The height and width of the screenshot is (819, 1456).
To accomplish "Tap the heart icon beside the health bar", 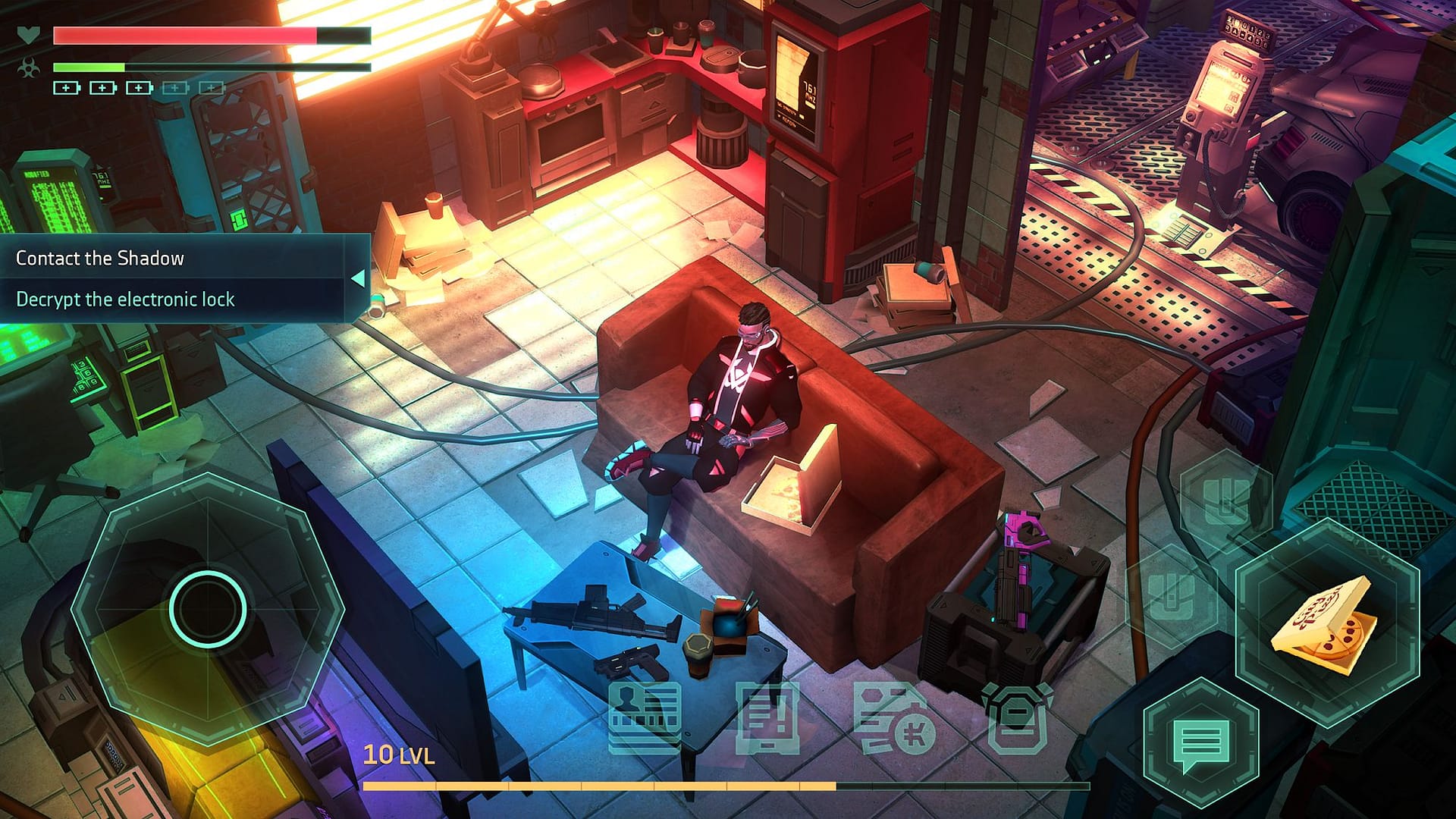I will 28,33.
